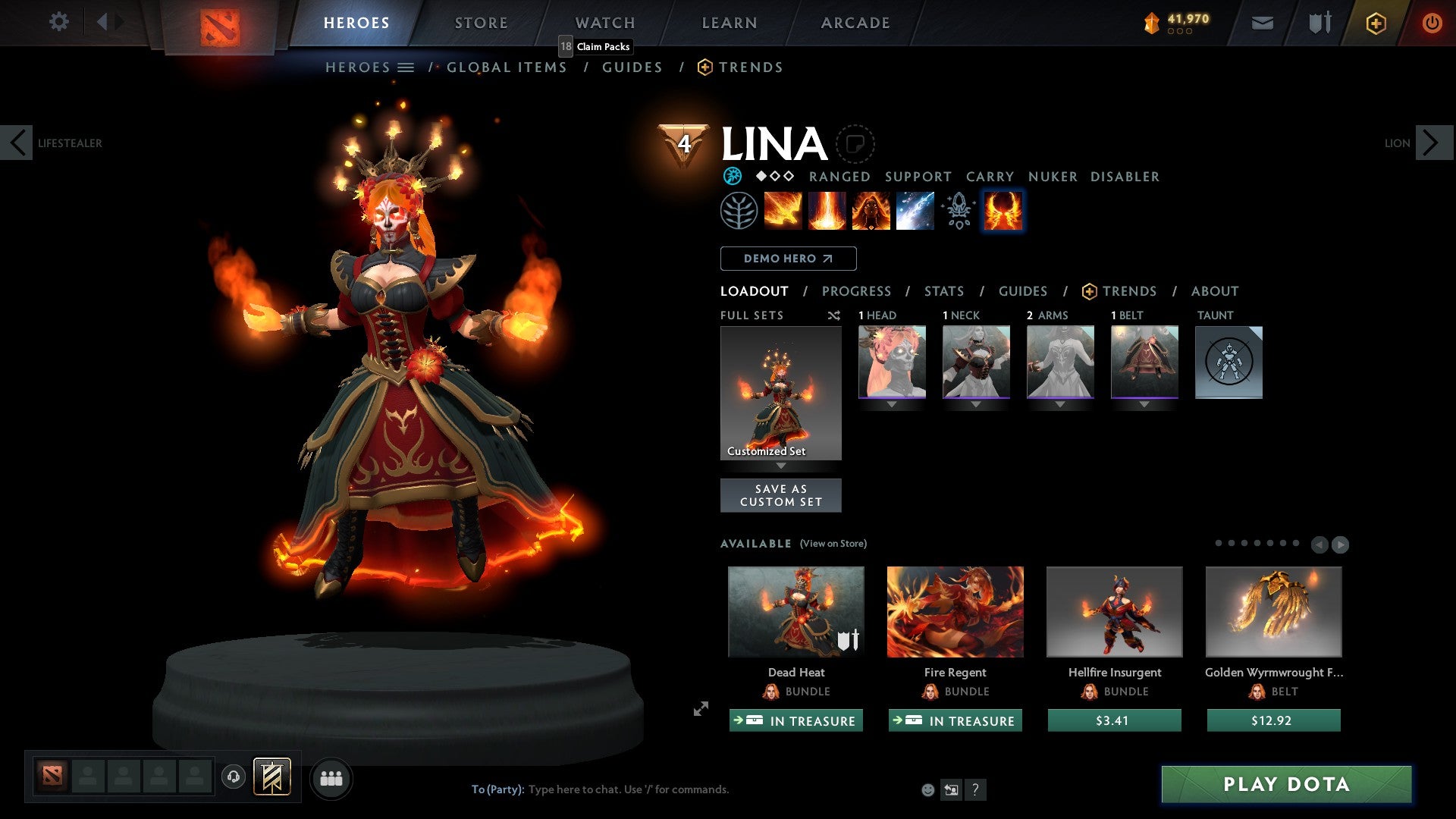Image resolution: width=1456 pixels, height=819 pixels.
Task: View the About section for Lina
Action: pos(1214,291)
